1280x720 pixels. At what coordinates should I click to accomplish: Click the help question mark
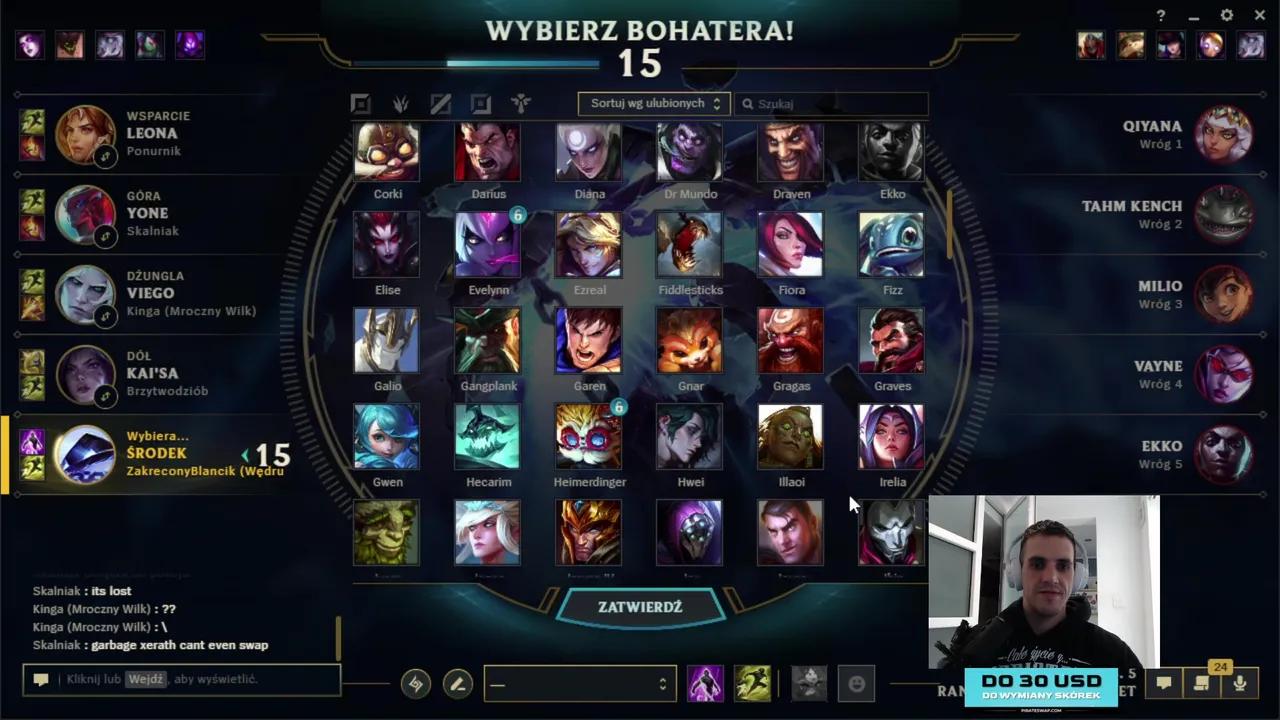[x=1160, y=16]
